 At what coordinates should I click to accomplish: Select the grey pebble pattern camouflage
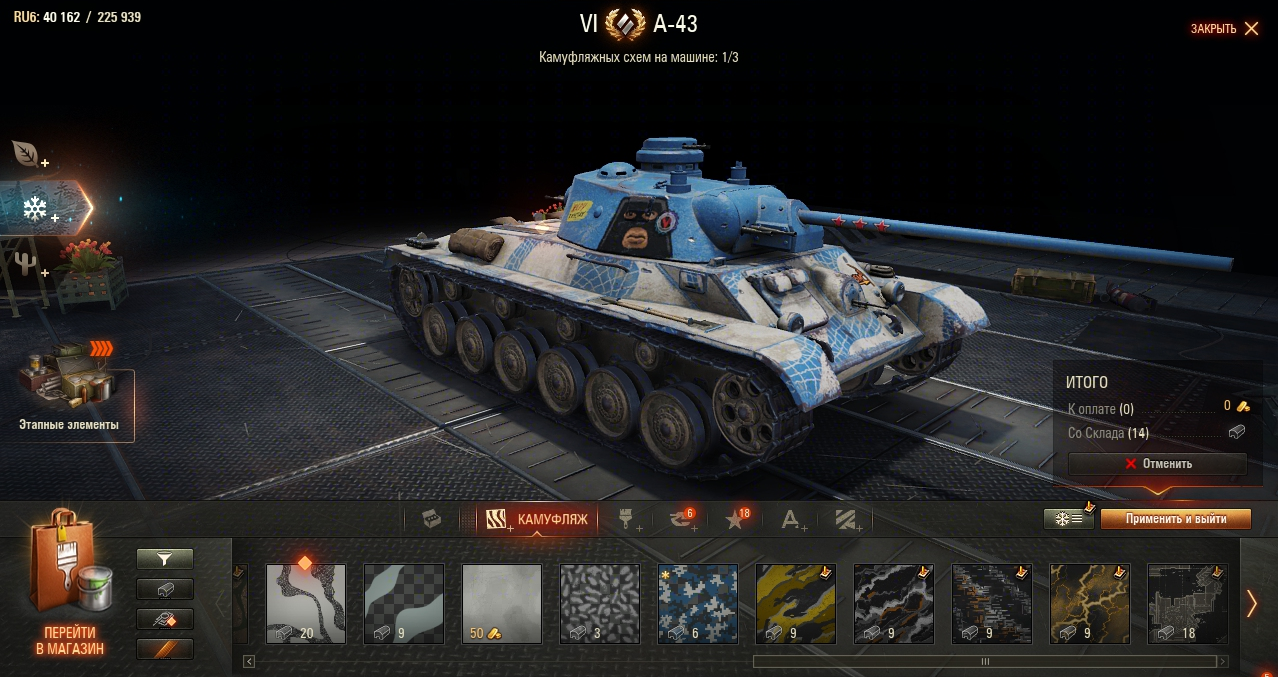coord(600,603)
